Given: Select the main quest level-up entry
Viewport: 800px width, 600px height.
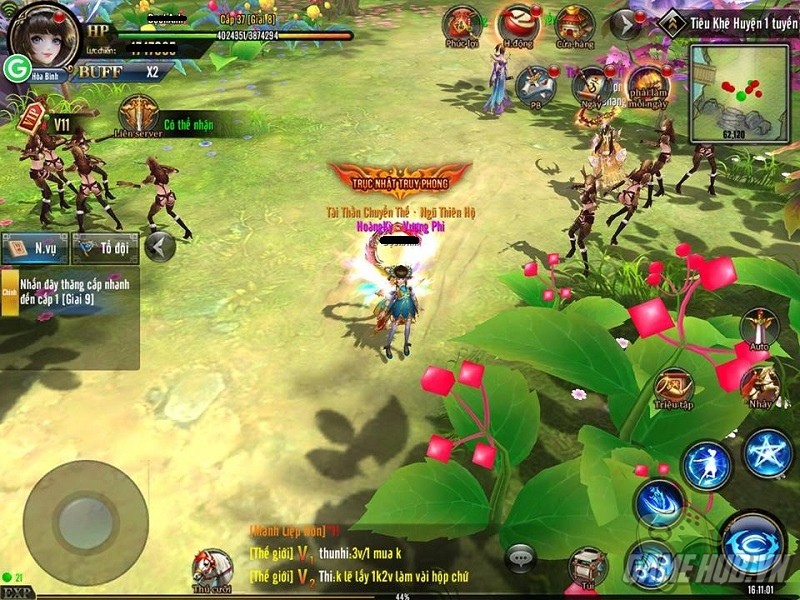Looking at the screenshot, I should point(70,292).
